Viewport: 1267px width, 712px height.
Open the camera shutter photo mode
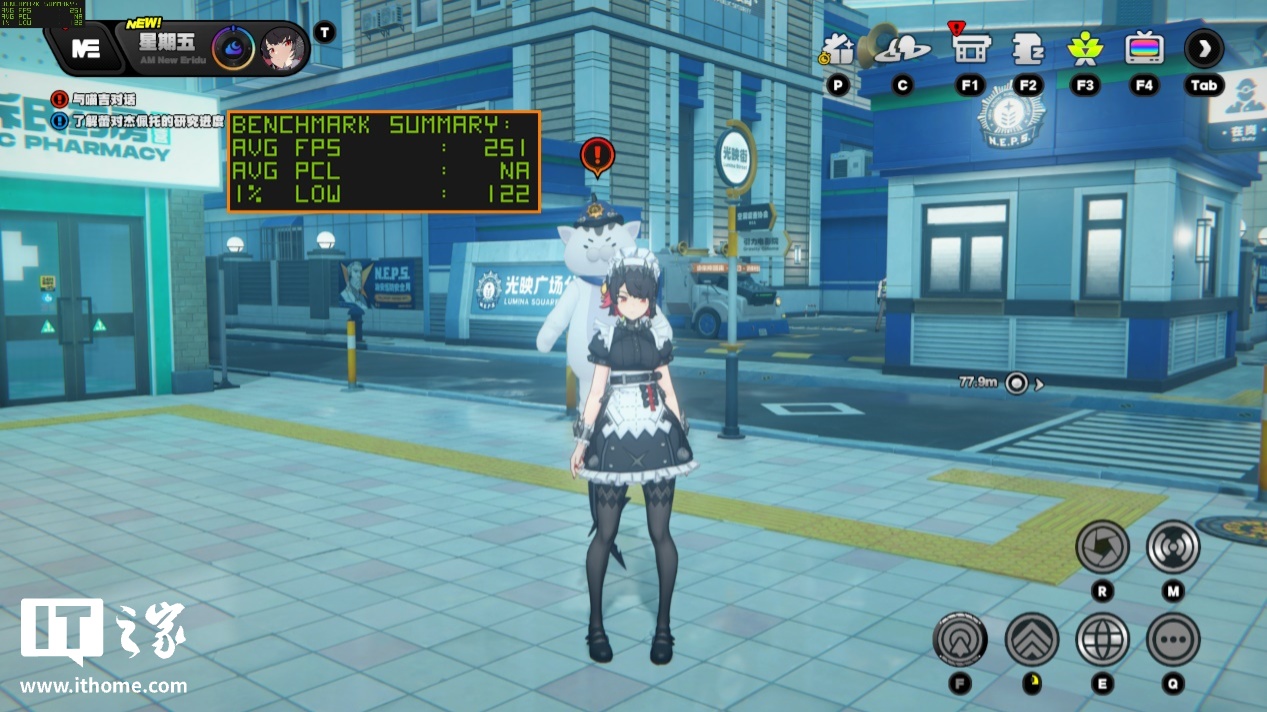coord(1102,546)
